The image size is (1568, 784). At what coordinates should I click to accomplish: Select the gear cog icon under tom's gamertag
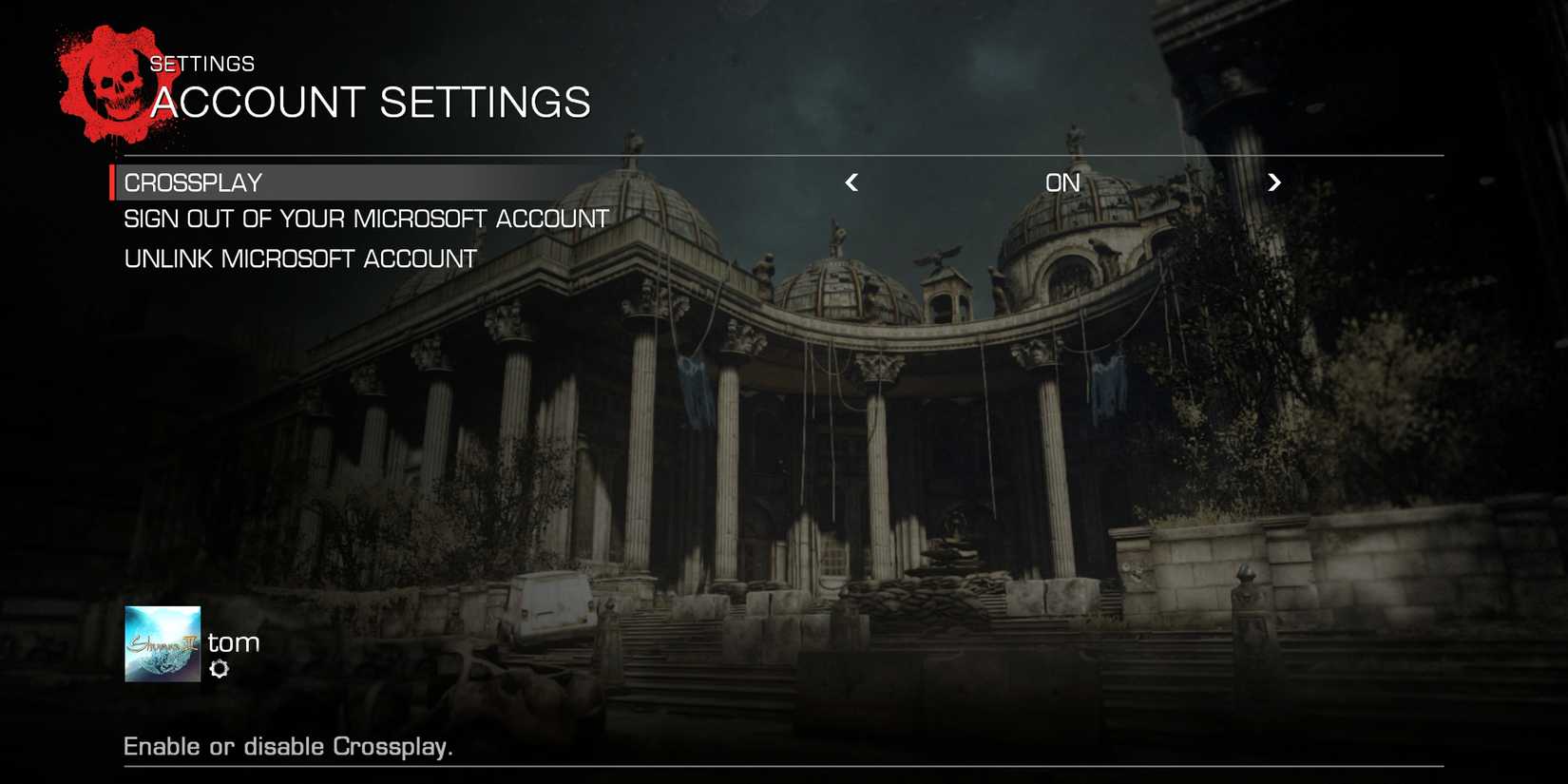point(220,669)
